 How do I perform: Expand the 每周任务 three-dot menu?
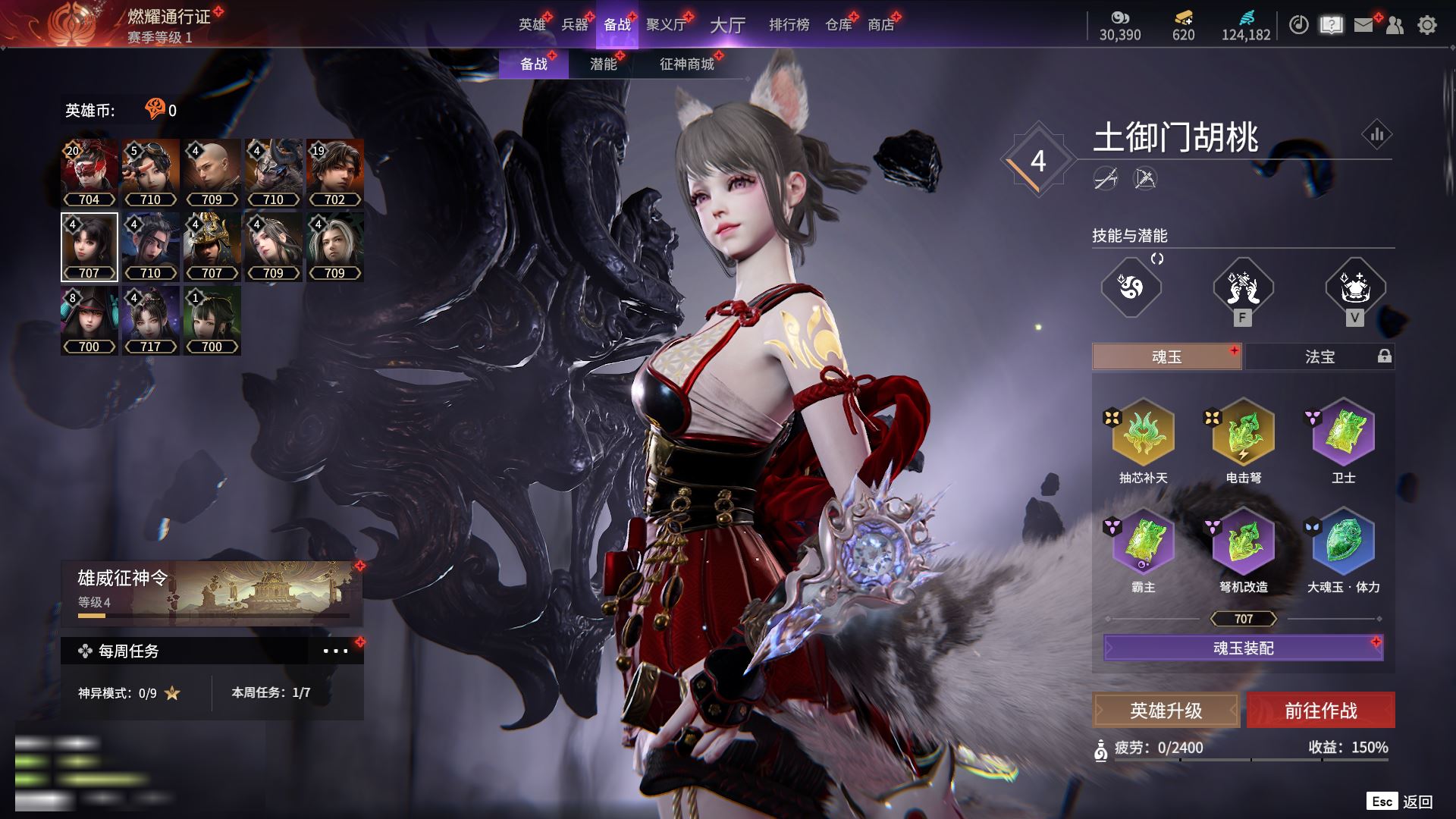[335, 651]
